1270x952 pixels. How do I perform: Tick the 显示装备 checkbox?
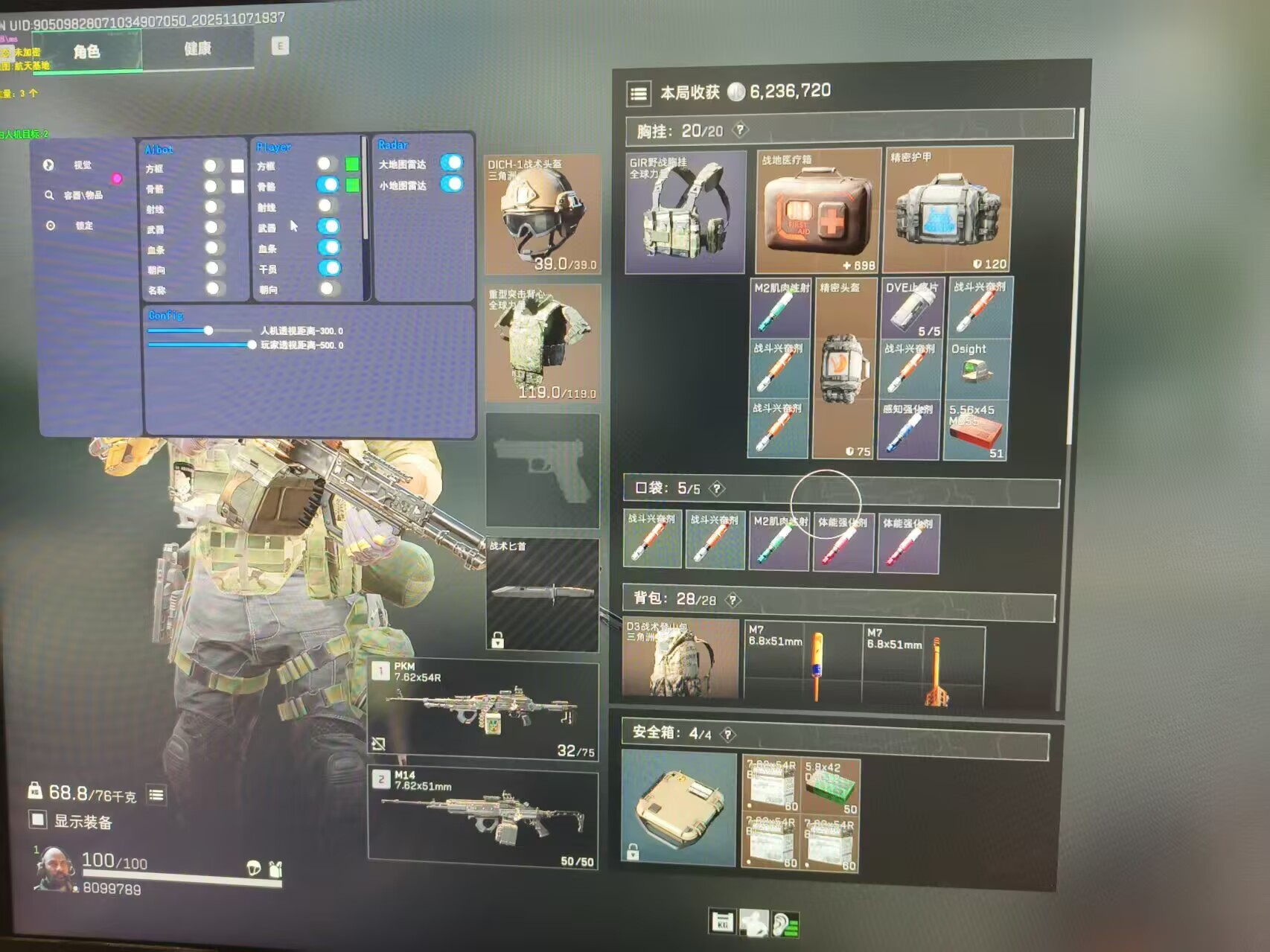pos(38,820)
